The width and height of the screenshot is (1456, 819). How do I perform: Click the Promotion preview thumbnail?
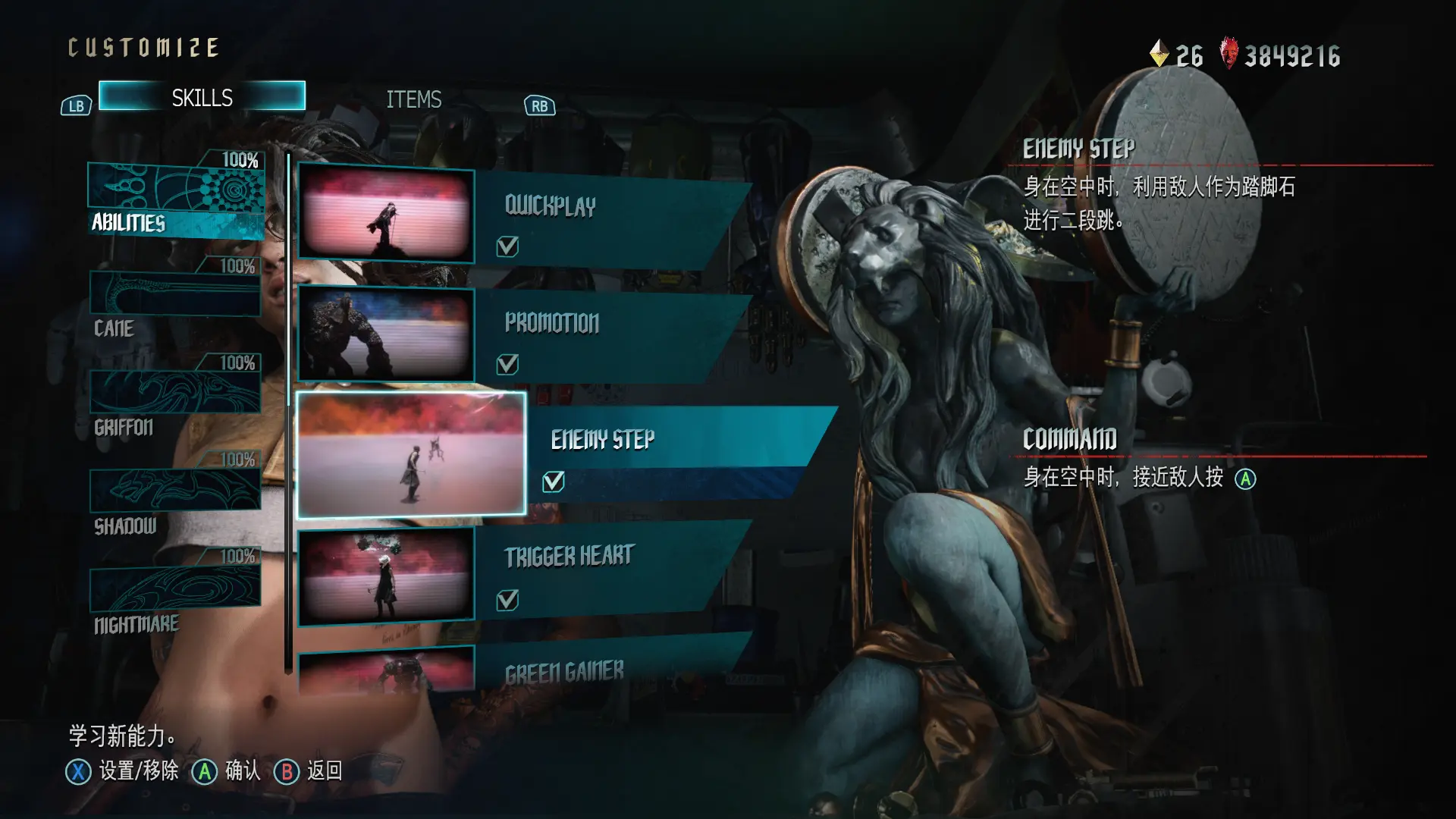(x=385, y=334)
